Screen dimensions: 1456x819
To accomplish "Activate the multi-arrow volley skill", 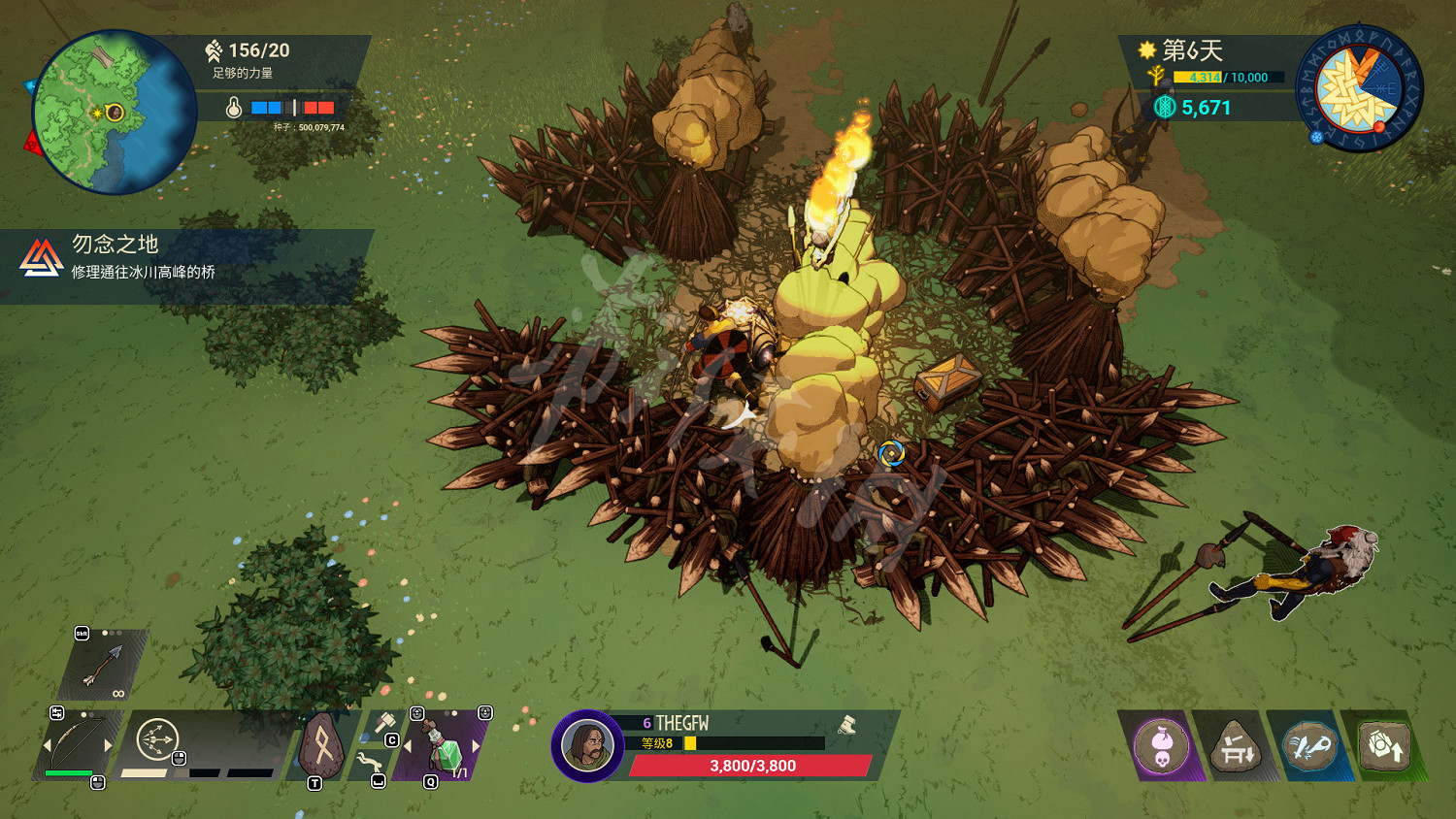I will (157, 739).
